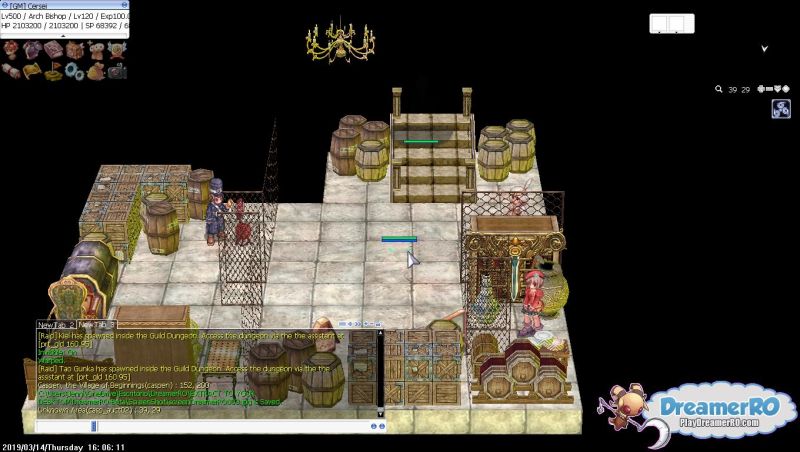Click the down scroll arrow in chat

tap(381, 411)
